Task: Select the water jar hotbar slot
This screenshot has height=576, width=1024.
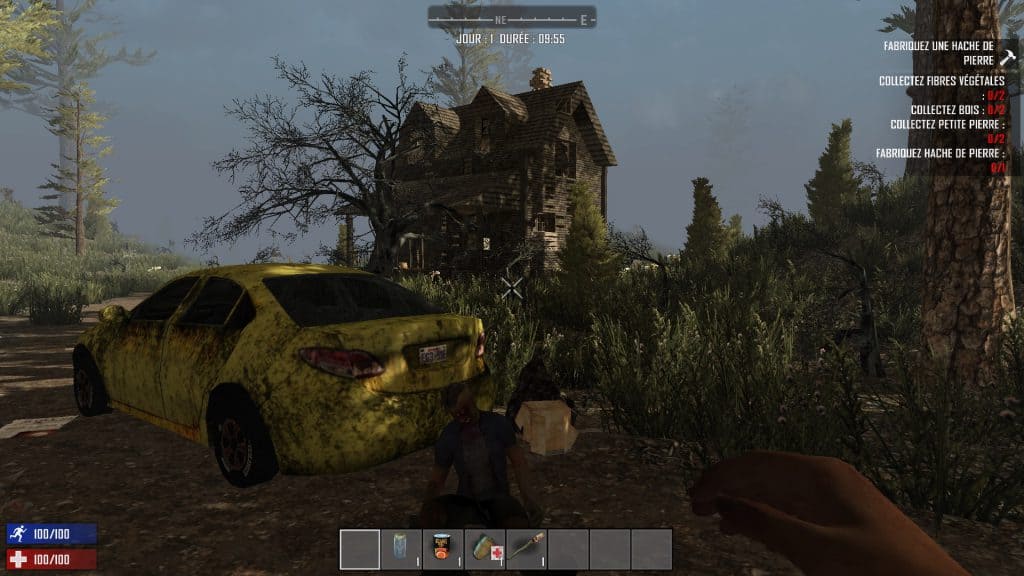Action: 401,549
